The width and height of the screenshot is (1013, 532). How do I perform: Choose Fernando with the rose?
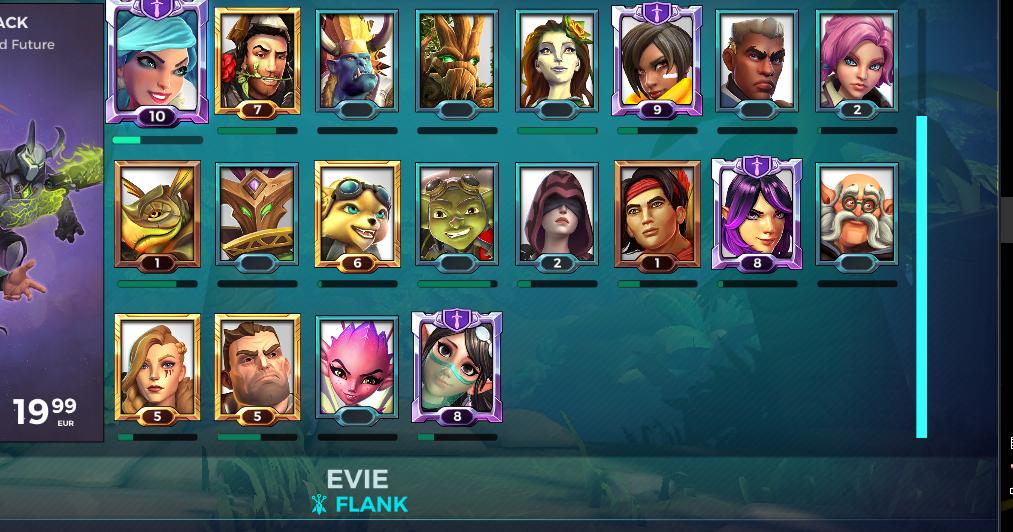257,60
